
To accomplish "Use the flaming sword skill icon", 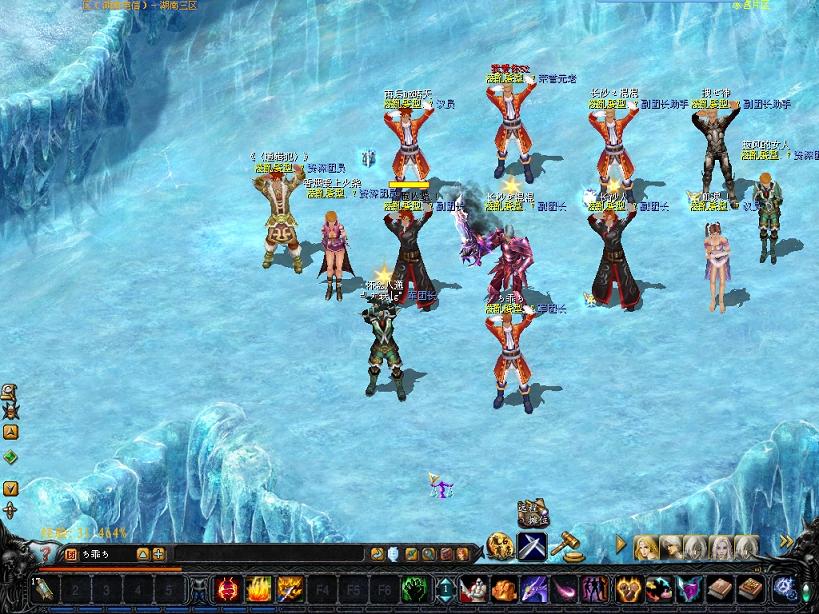I will pyautogui.click(x=289, y=590).
